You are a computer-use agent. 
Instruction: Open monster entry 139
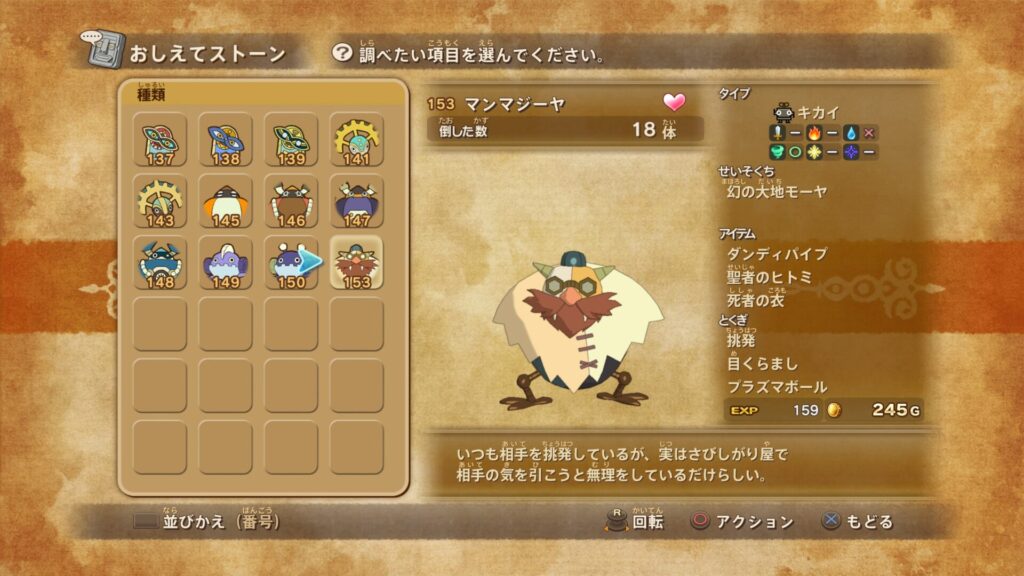(x=291, y=141)
